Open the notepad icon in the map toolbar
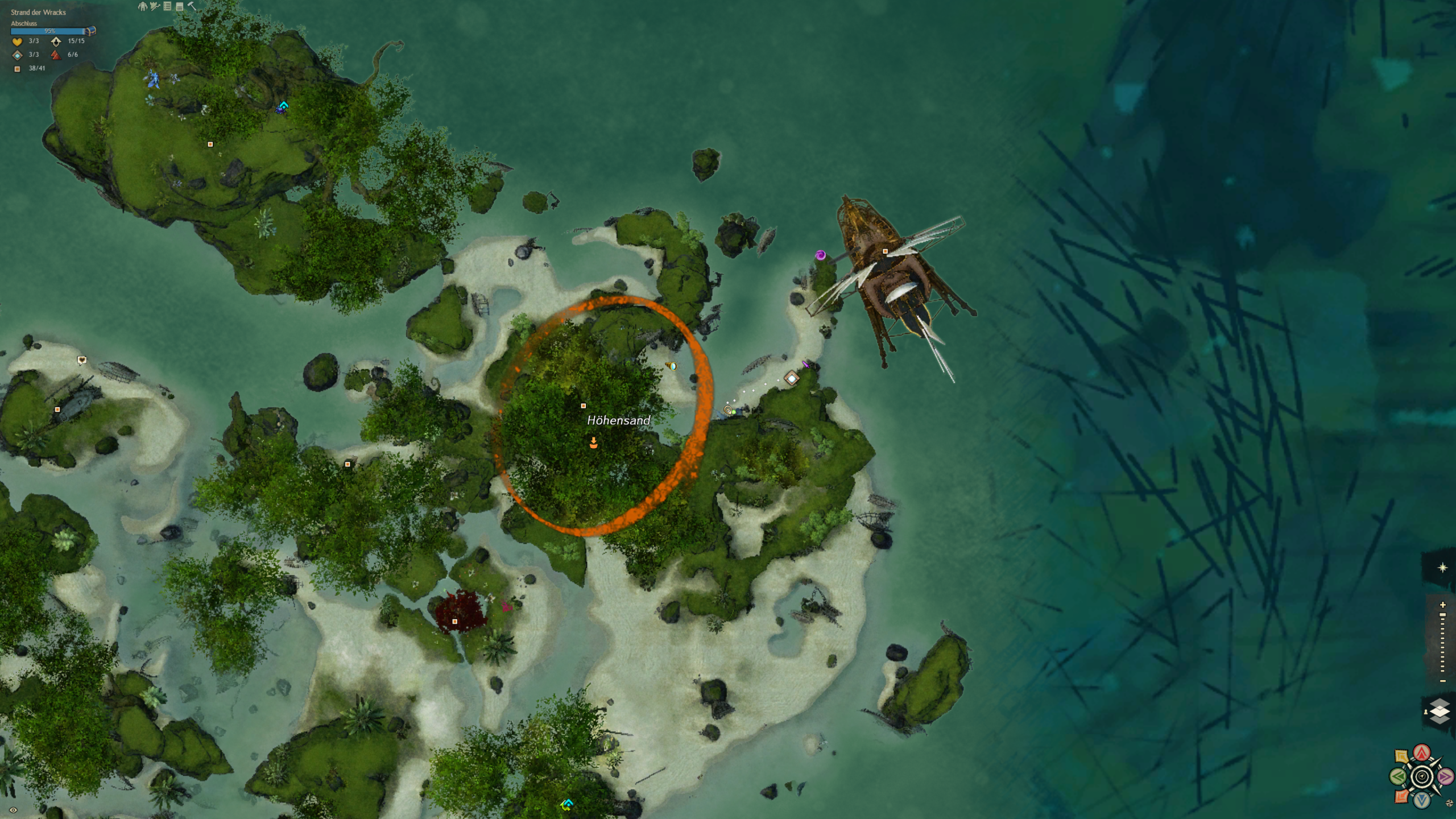The image size is (1456, 819). tap(180, 7)
